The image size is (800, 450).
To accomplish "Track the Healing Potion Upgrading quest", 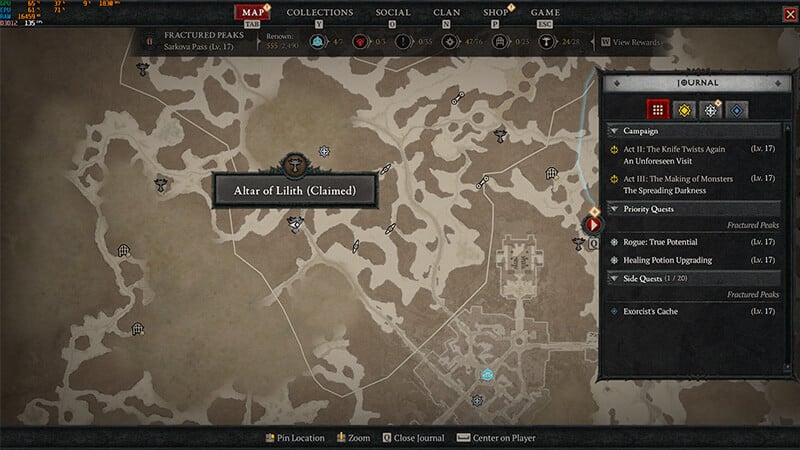I will click(x=665, y=260).
